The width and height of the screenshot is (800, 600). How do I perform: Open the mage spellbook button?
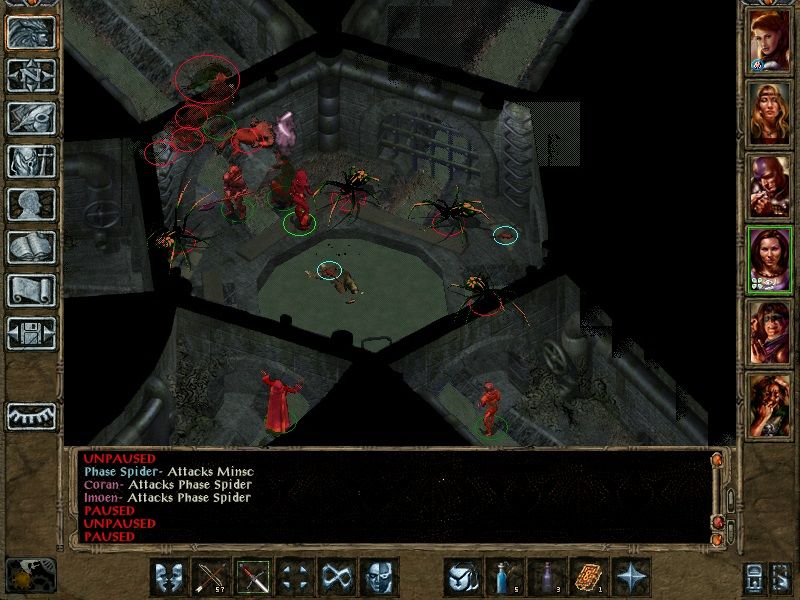[29, 248]
